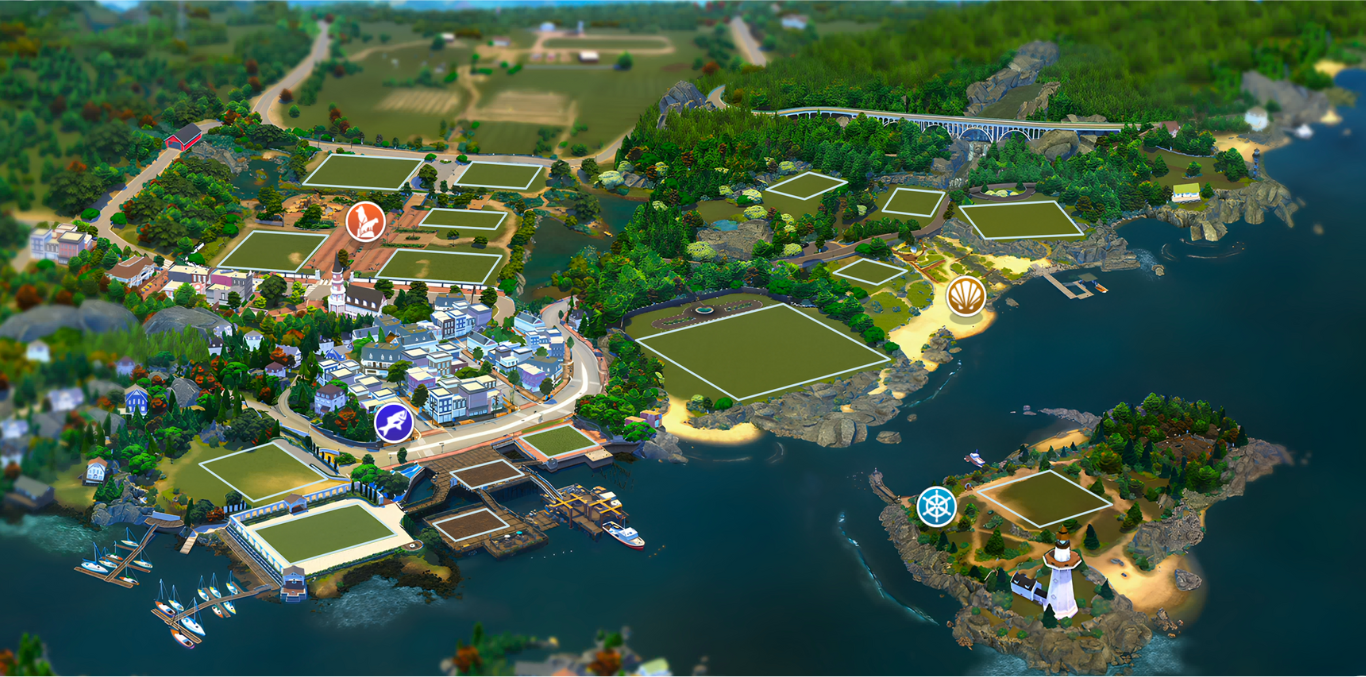Viewport: 1366px width, 677px height.
Task: Choose the teal ship's wheel island marker
Action: (937, 507)
